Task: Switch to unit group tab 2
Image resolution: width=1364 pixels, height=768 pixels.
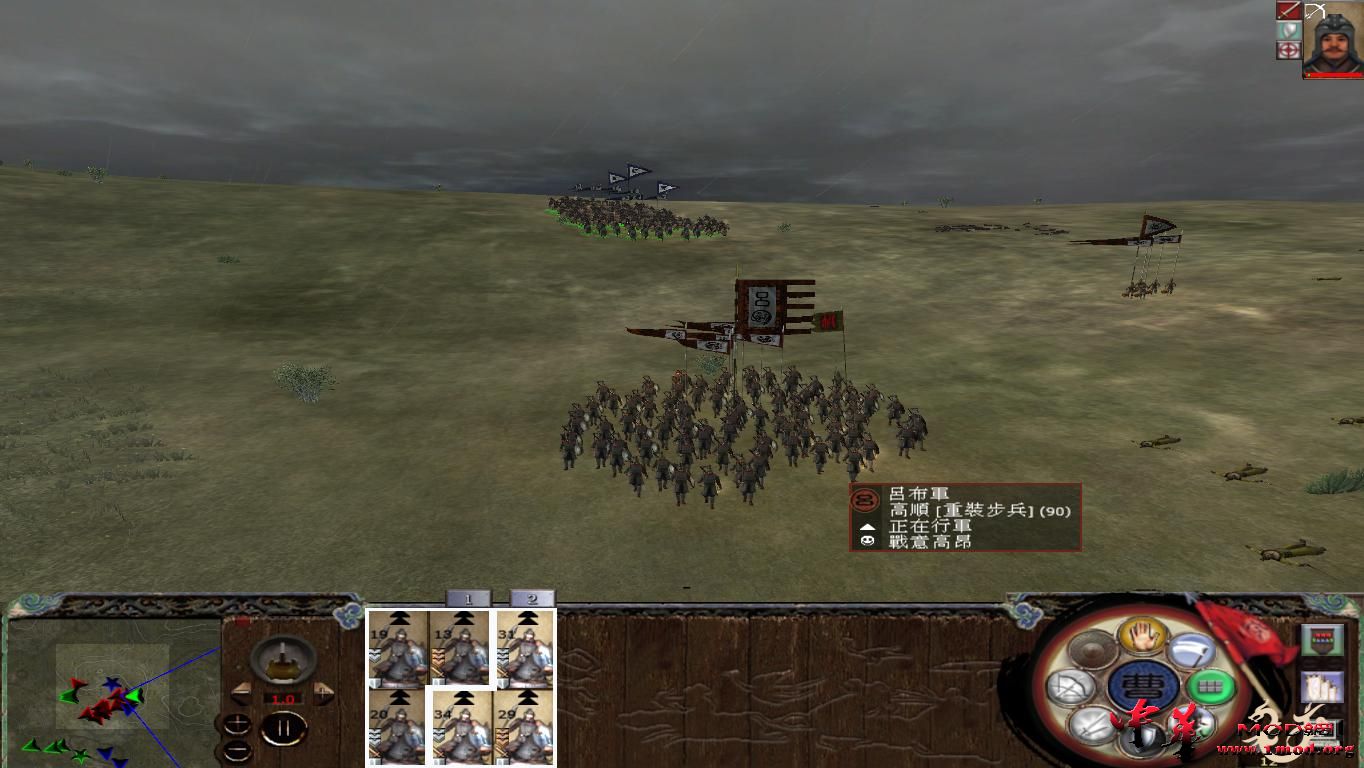Action: point(533,597)
